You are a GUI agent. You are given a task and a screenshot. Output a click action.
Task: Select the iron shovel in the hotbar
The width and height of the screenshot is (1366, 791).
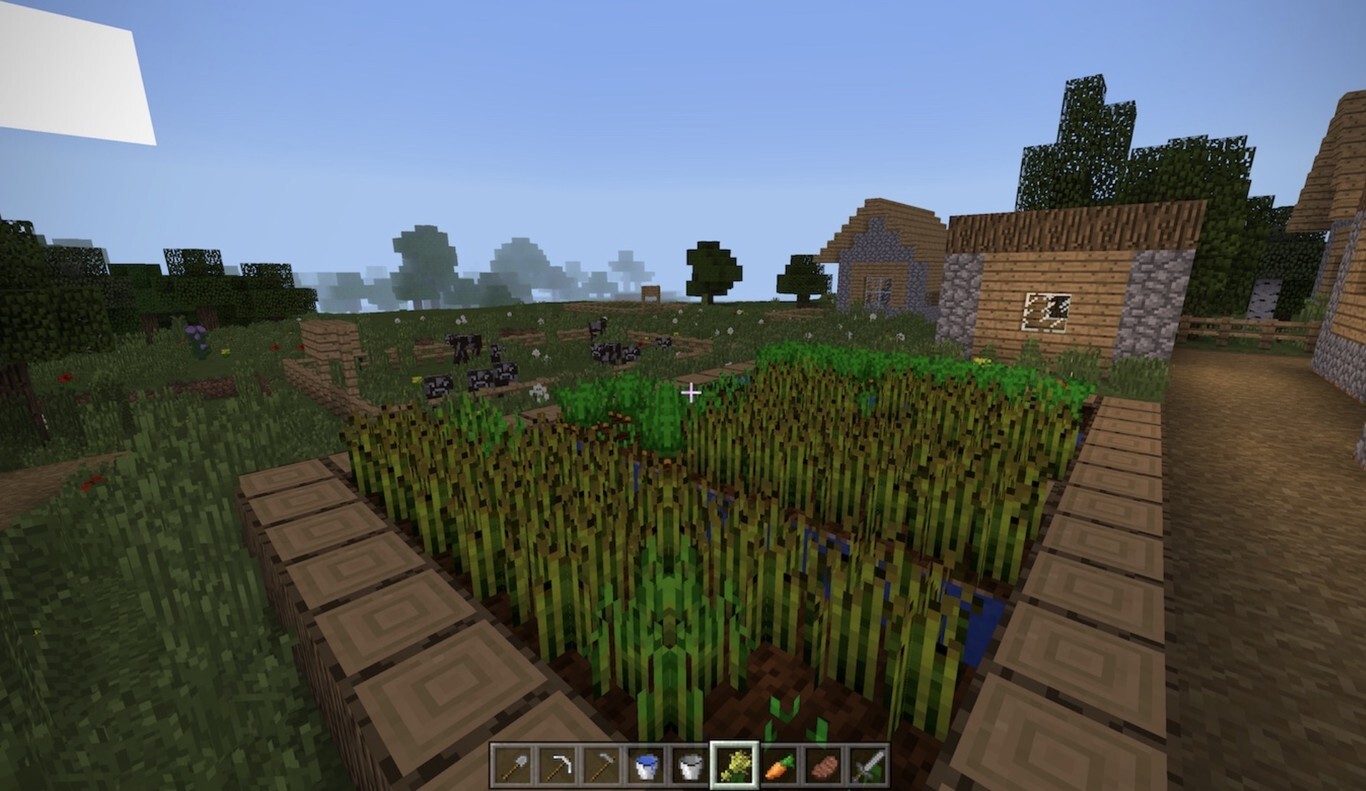click(x=513, y=768)
